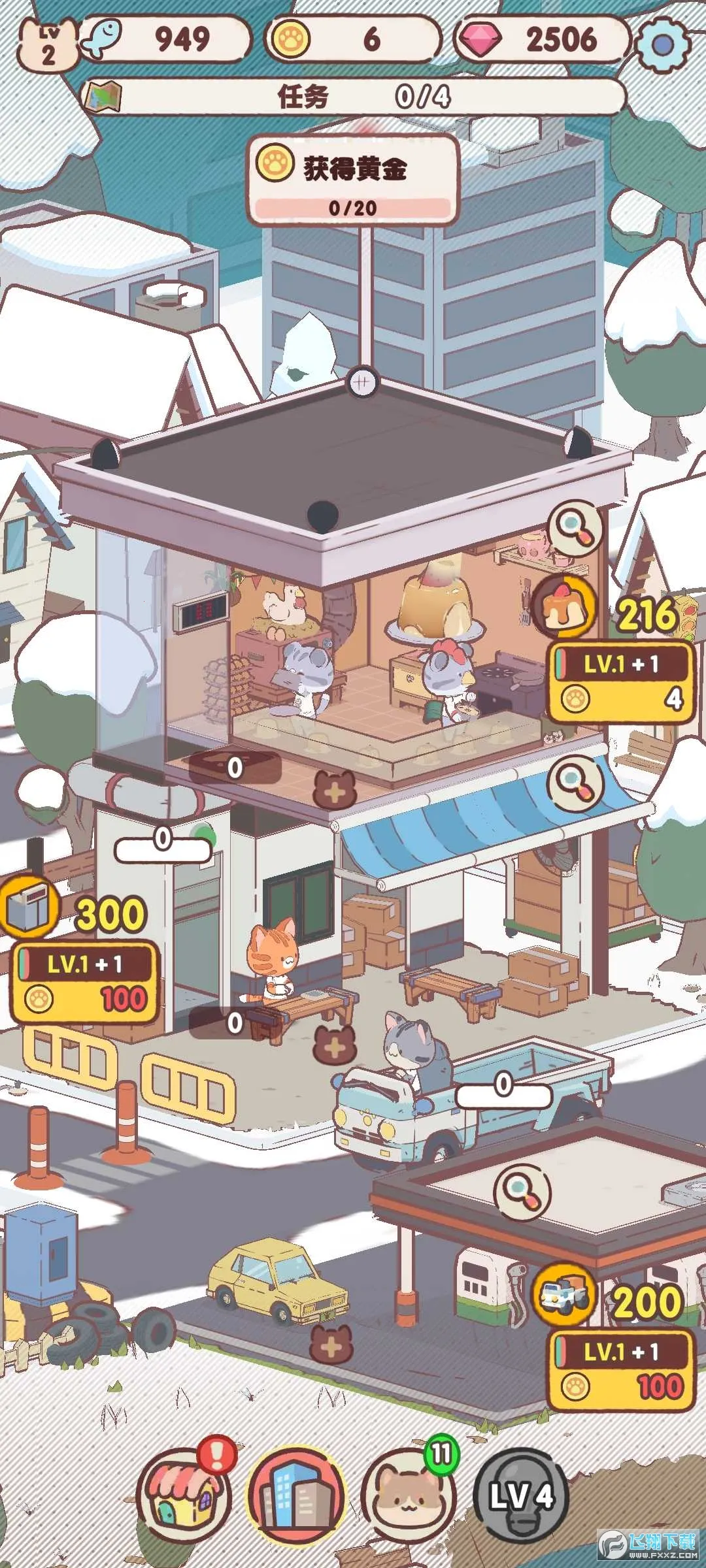Tap the paw coin counter

point(353,39)
